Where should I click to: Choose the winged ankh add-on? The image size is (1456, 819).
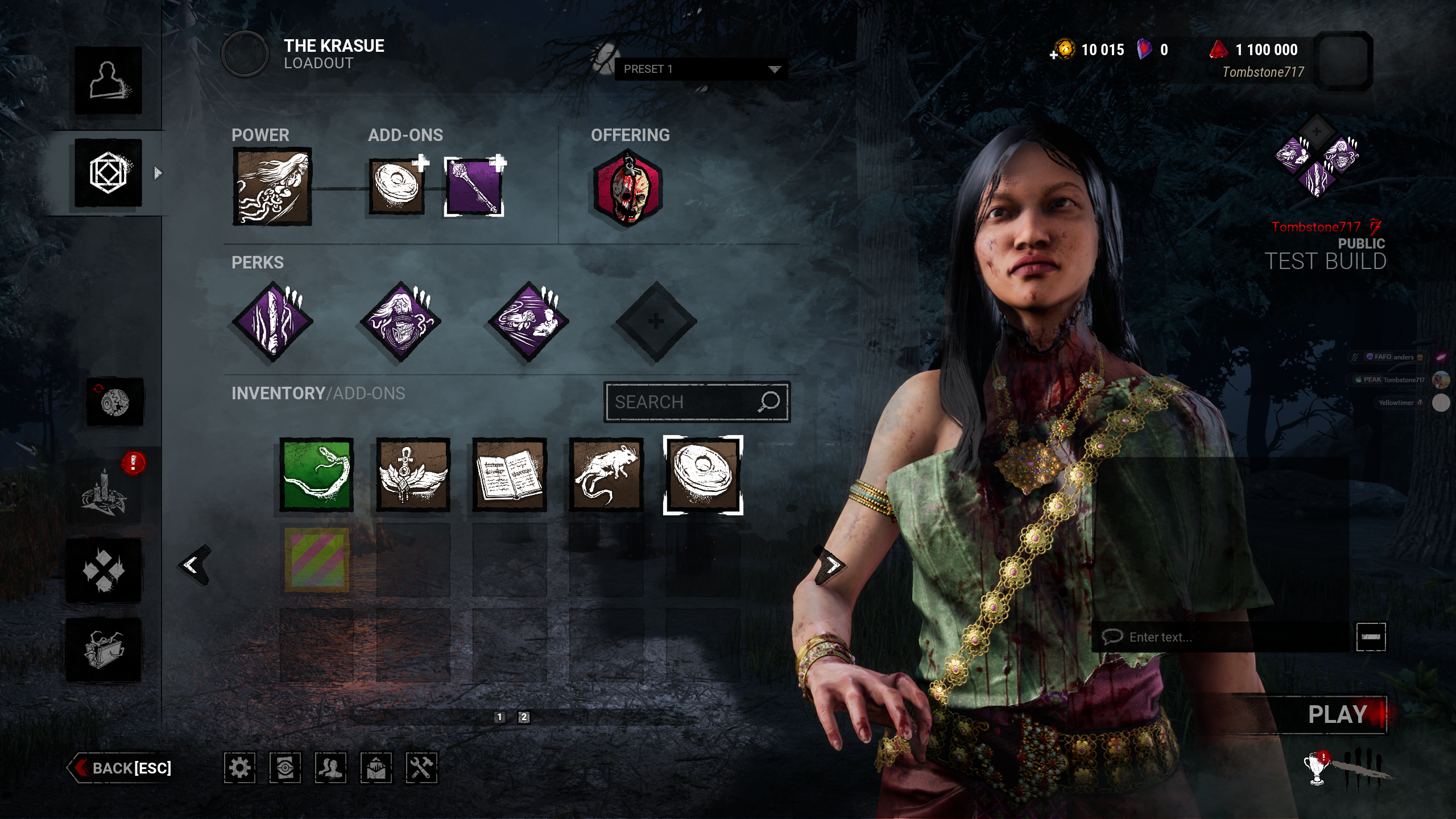413,475
